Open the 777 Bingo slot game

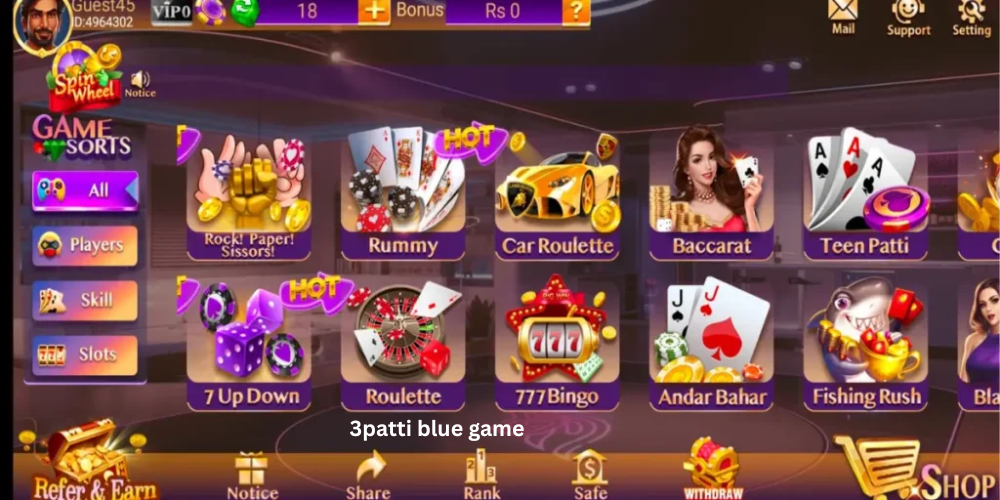click(x=557, y=345)
